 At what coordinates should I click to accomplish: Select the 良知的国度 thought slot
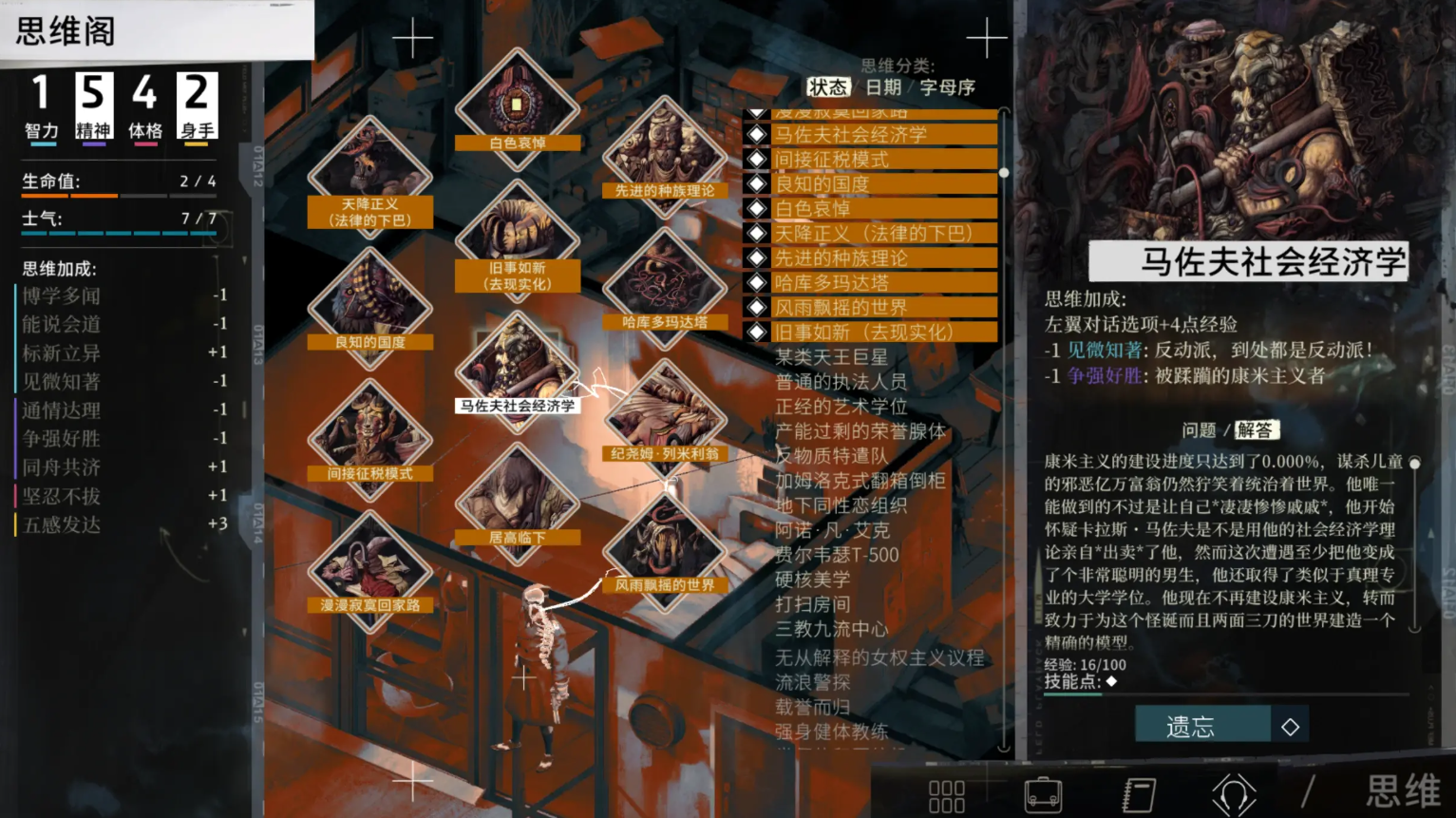pos(369,304)
